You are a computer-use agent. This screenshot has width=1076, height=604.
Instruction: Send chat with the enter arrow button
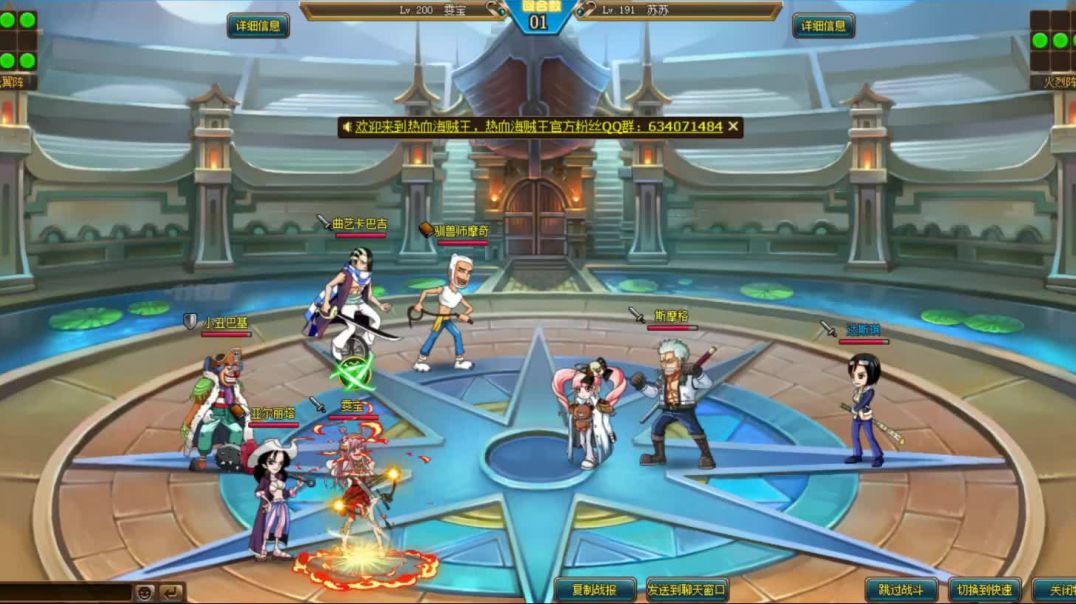coord(172,592)
